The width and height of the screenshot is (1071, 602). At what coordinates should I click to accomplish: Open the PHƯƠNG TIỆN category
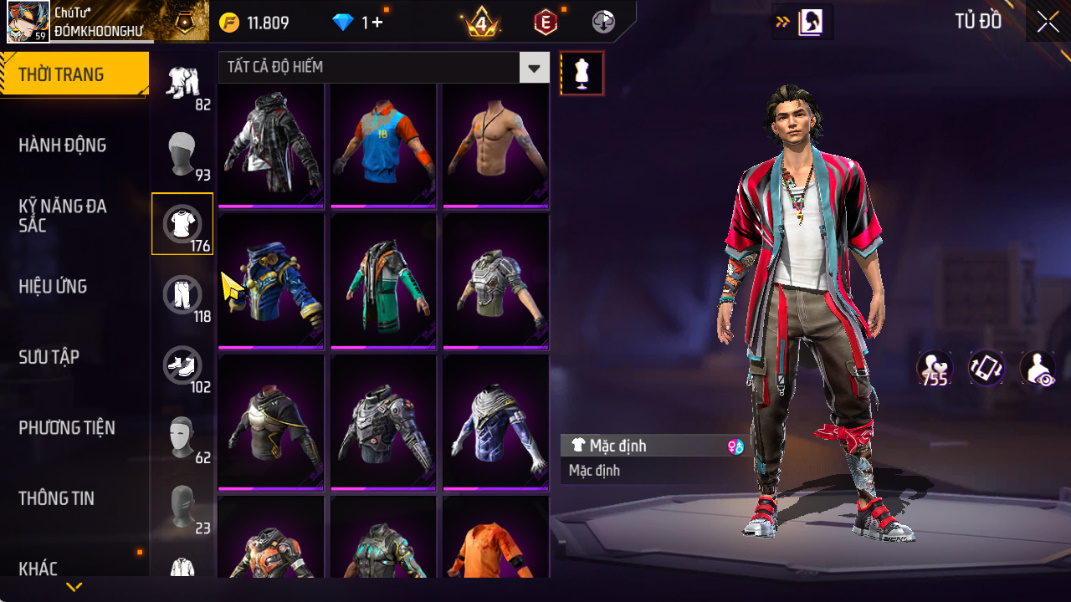tap(67, 428)
